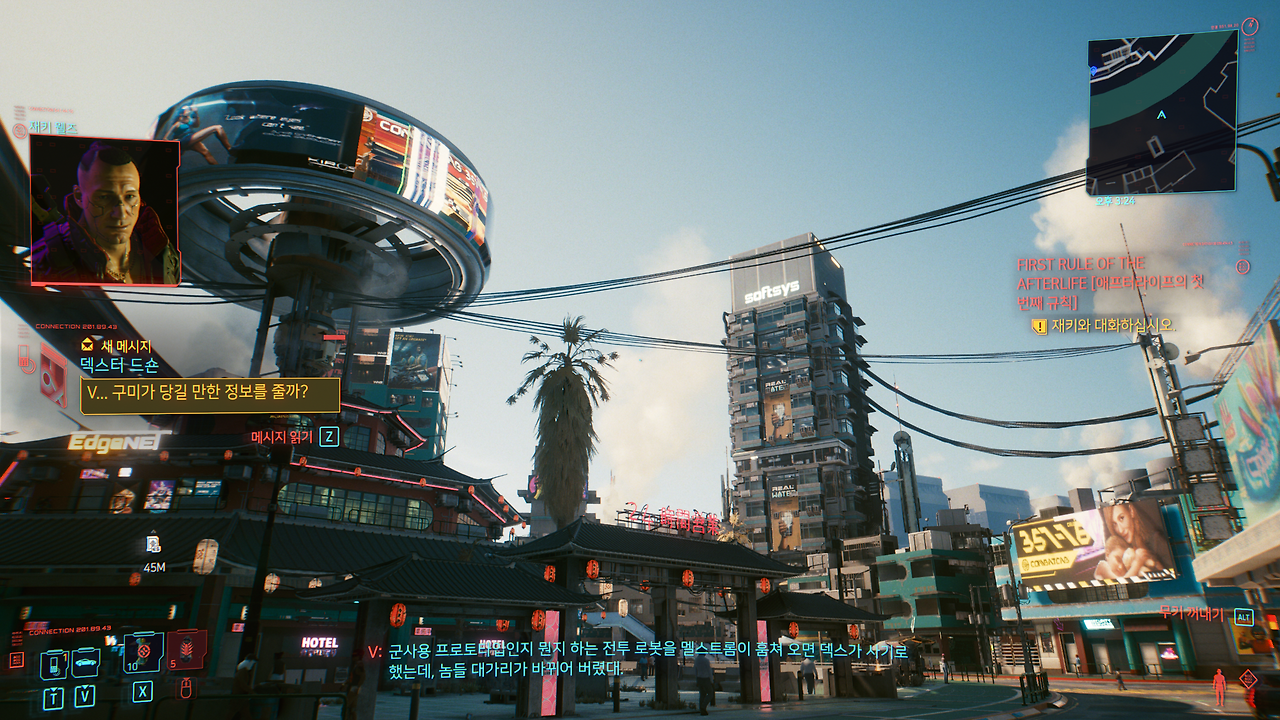Select the phone icon in the quickslot HUD
Image resolution: width=1280 pixels, height=720 pixels.
coord(54,665)
